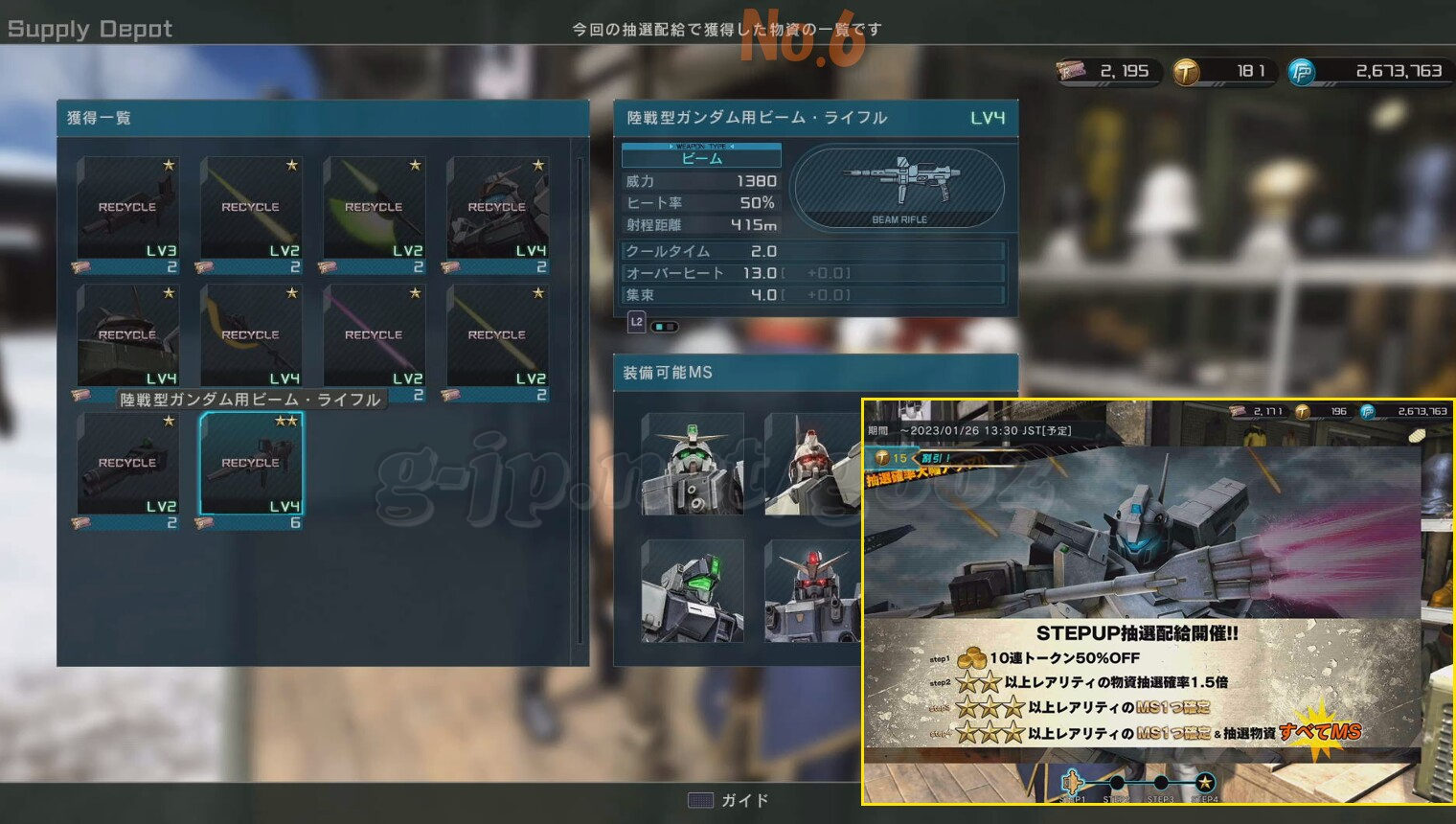The image size is (1456, 824).
Task: View the green-eyed Gundam with gold V-fin
Action: pyautogui.click(x=693, y=465)
